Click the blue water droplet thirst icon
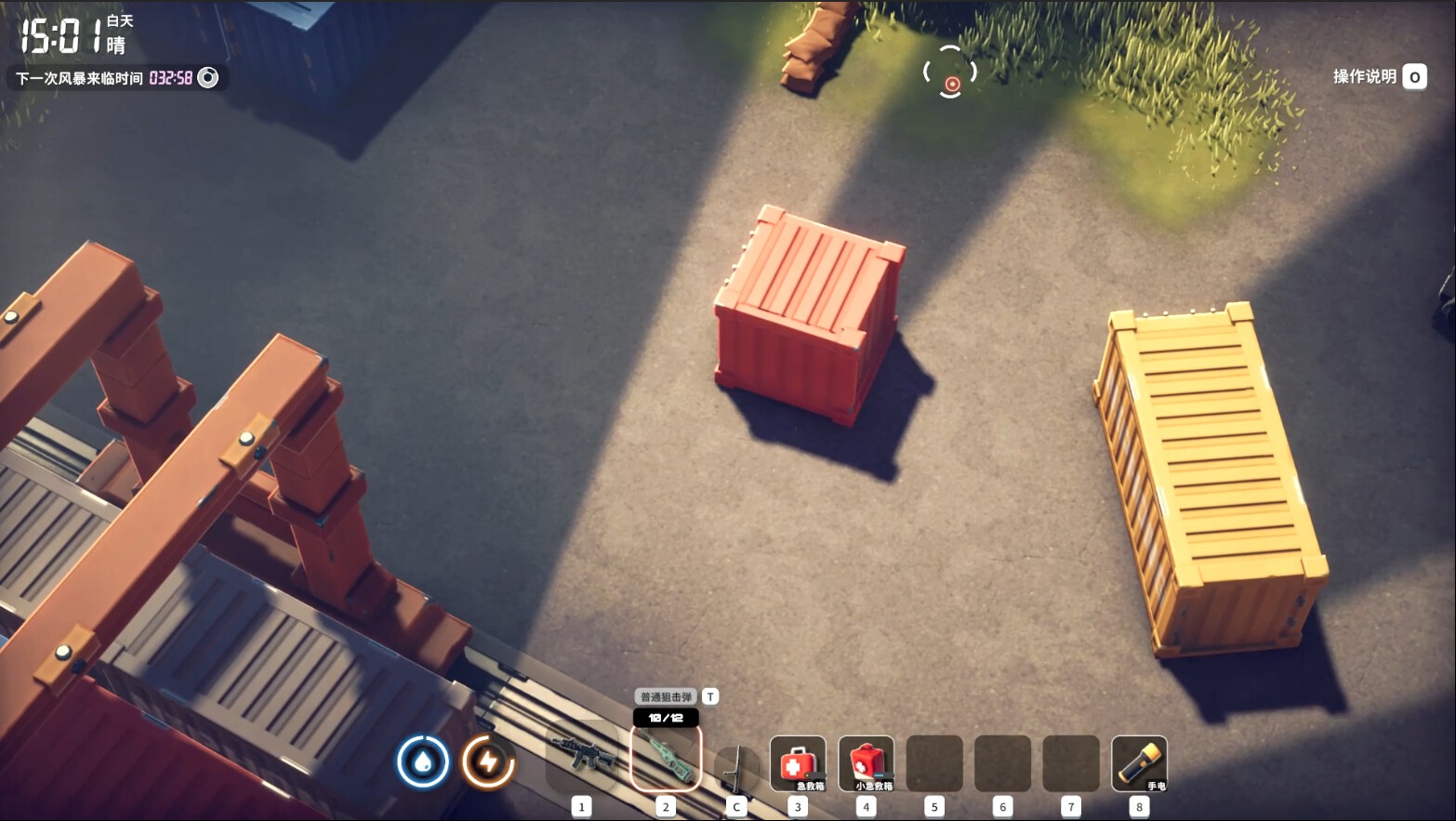This screenshot has height=821, width=1456. (423, 761)
